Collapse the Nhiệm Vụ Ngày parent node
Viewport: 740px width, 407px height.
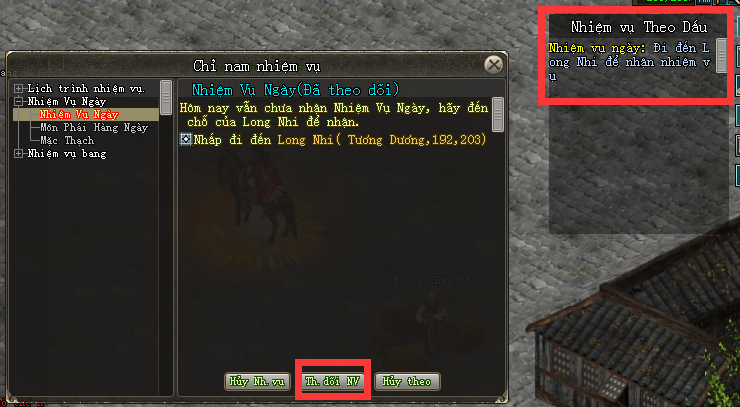click(18, 101)
